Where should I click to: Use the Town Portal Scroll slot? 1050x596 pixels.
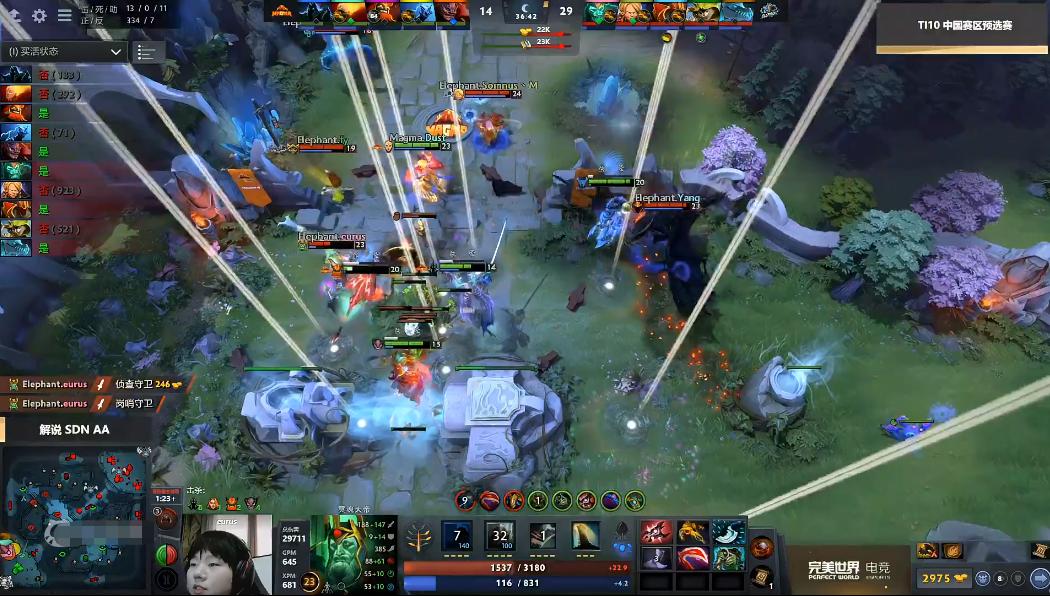click(x=761, y=574)
